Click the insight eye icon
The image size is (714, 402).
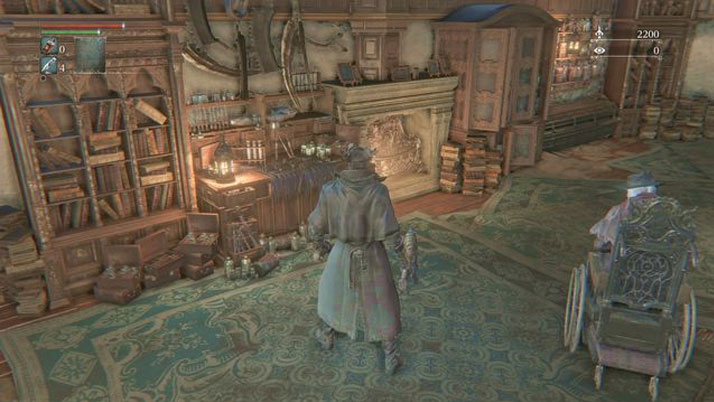[x=599, y=50]
